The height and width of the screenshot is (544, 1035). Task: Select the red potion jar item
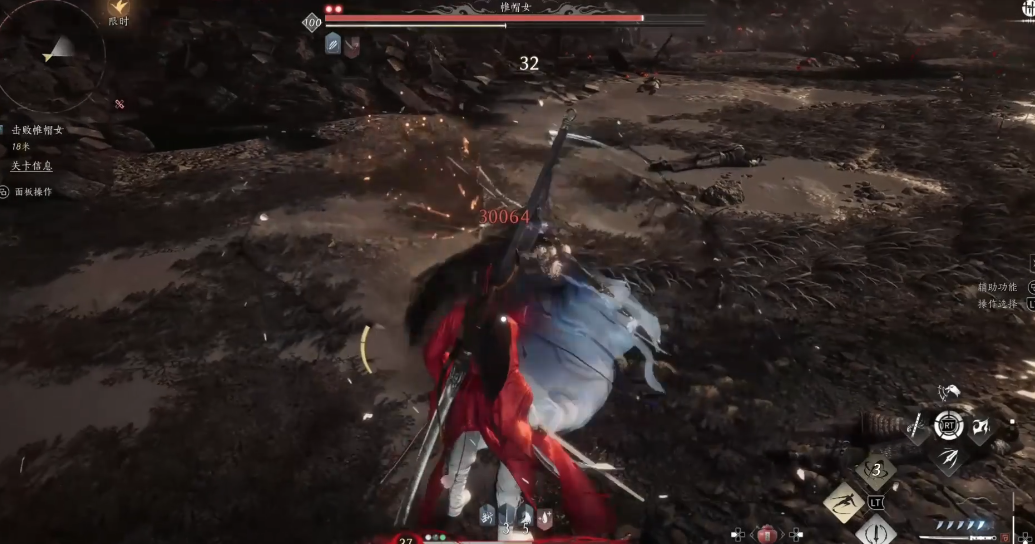click(767, 532)
